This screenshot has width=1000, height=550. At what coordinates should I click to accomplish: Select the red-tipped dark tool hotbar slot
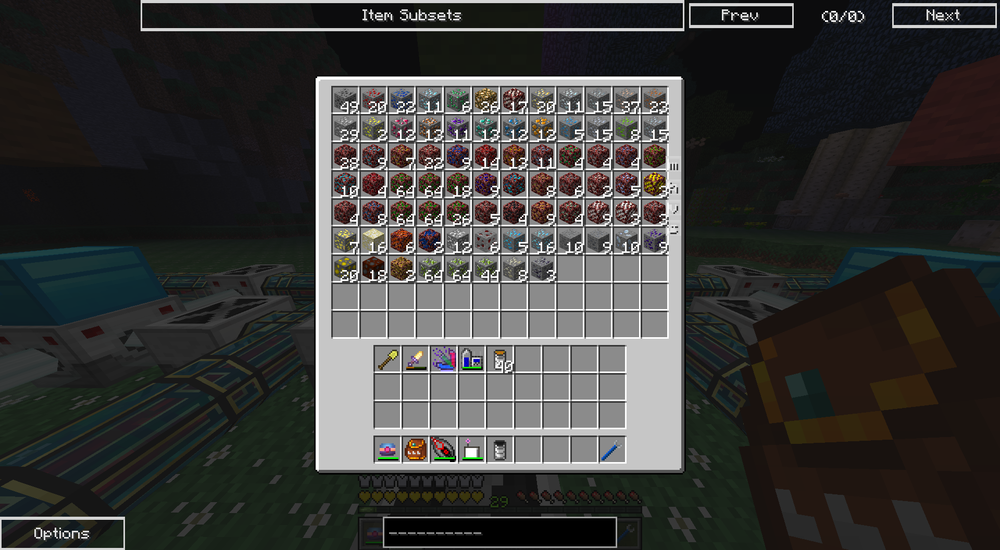coord(444,450)
